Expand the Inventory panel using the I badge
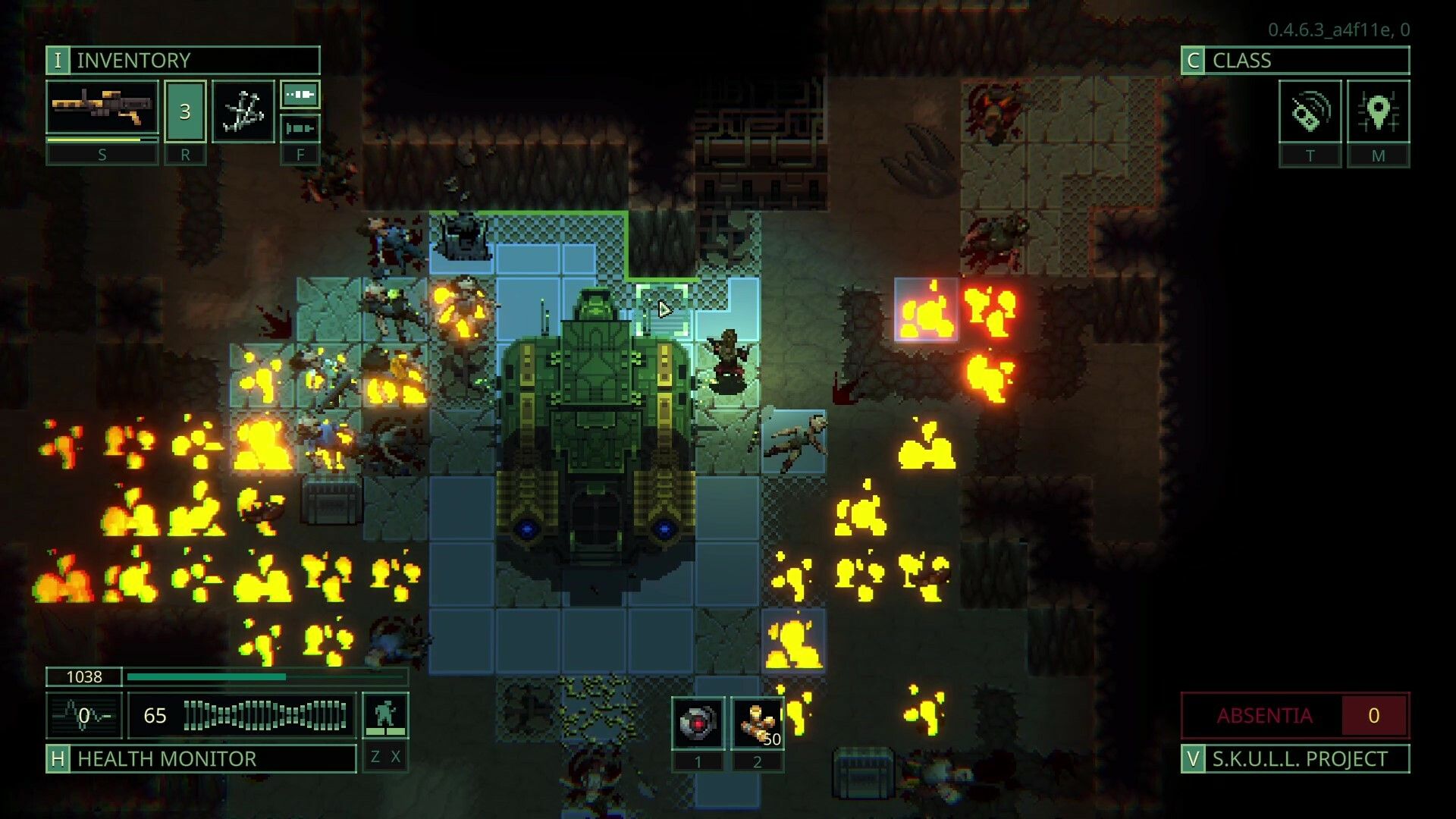The height and width of the screenshot is (819, 1456). tap(56, 60)
